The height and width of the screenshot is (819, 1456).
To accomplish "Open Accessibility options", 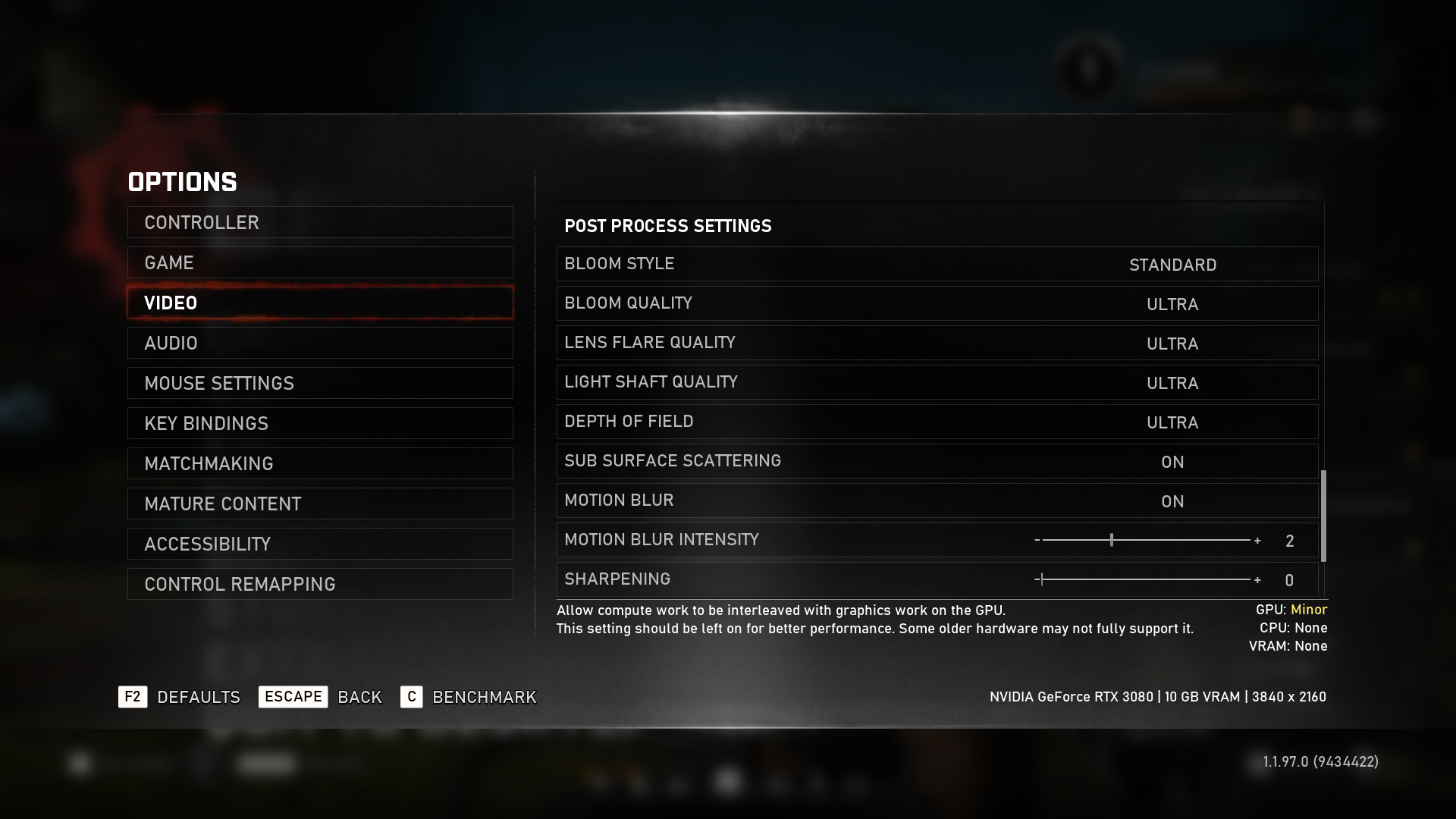I will (x=319, y=544).
